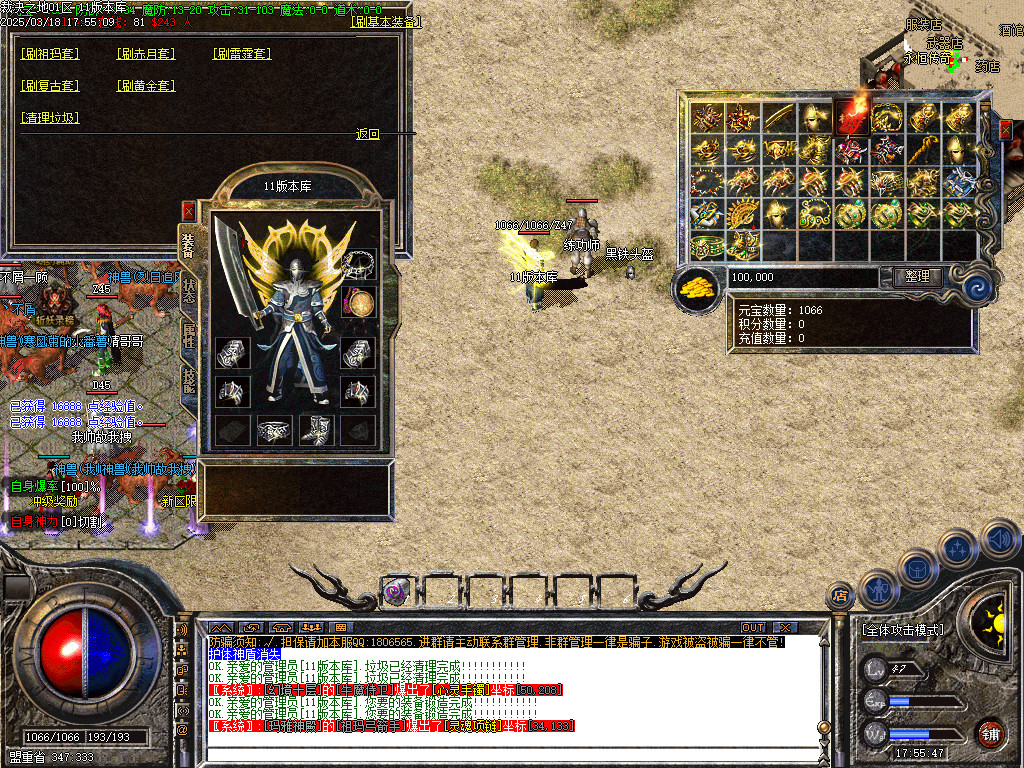1024x768 pixels.
Task: Switch to the 属性 tab
Action: (188, 336)
